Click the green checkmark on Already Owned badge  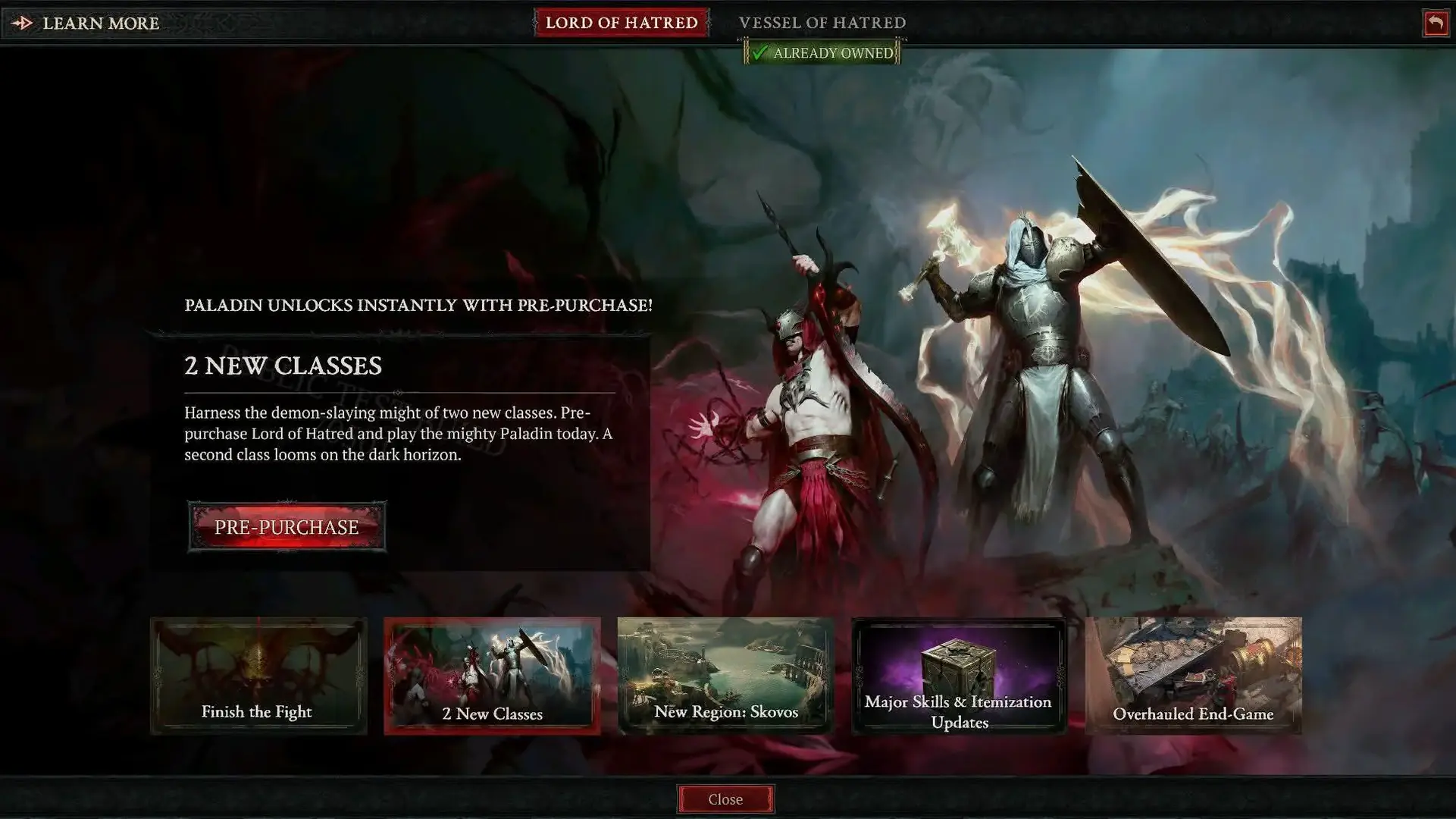point(762,53)
